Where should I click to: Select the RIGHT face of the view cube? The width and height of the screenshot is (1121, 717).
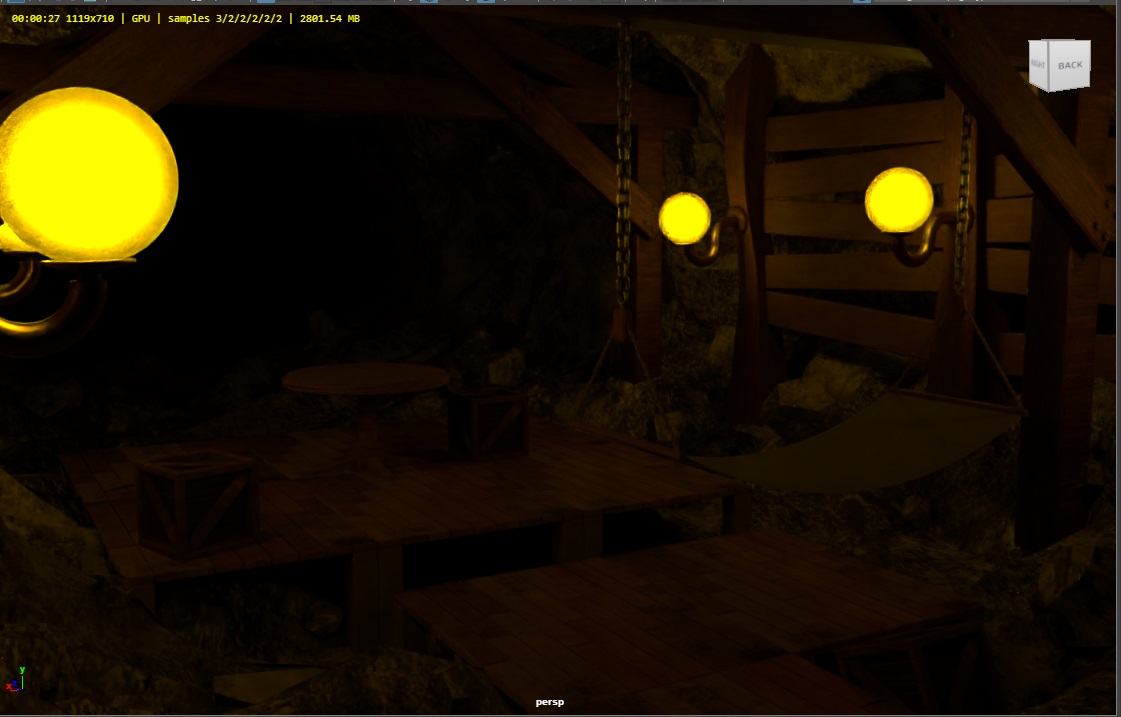1037,66
